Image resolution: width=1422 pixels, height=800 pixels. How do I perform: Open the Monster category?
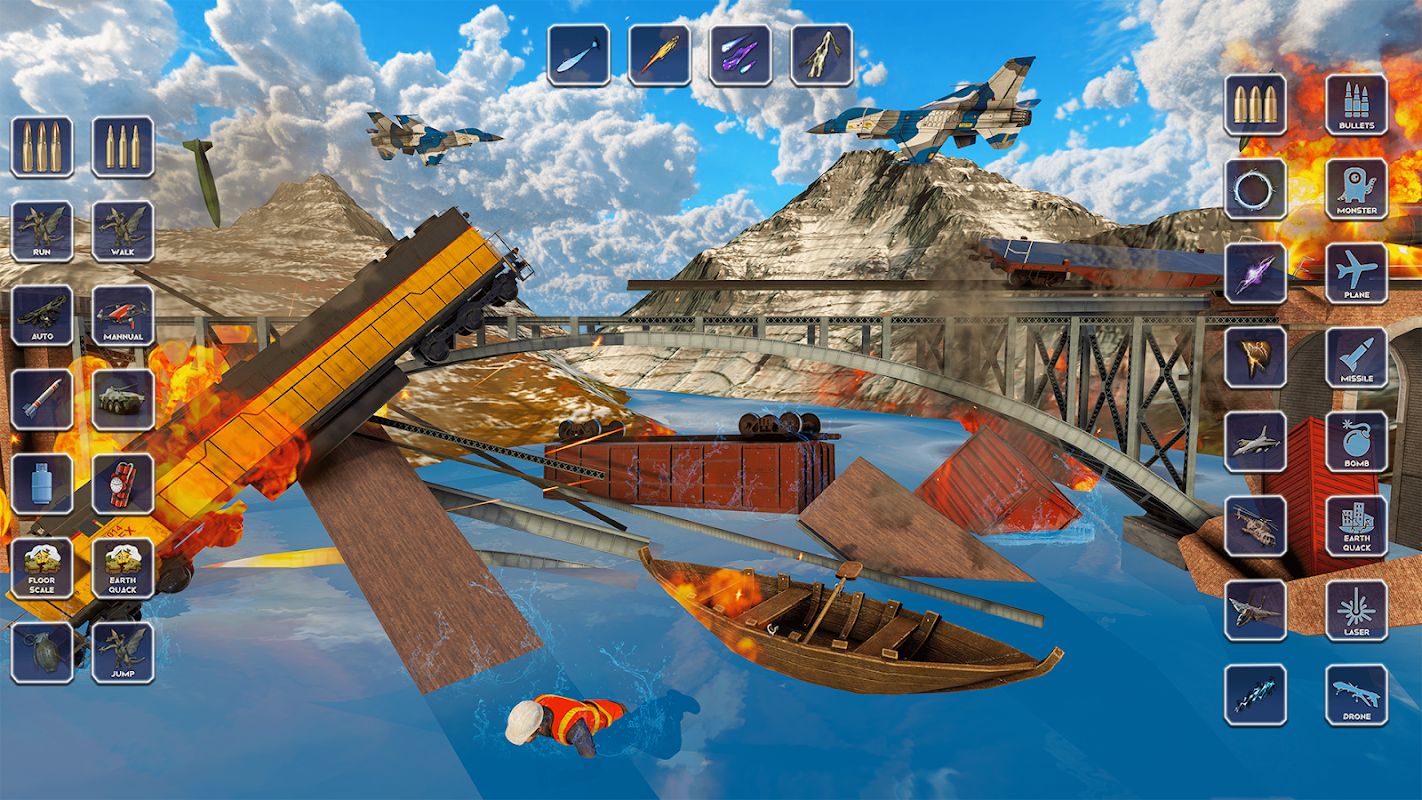coord(1357,189)
